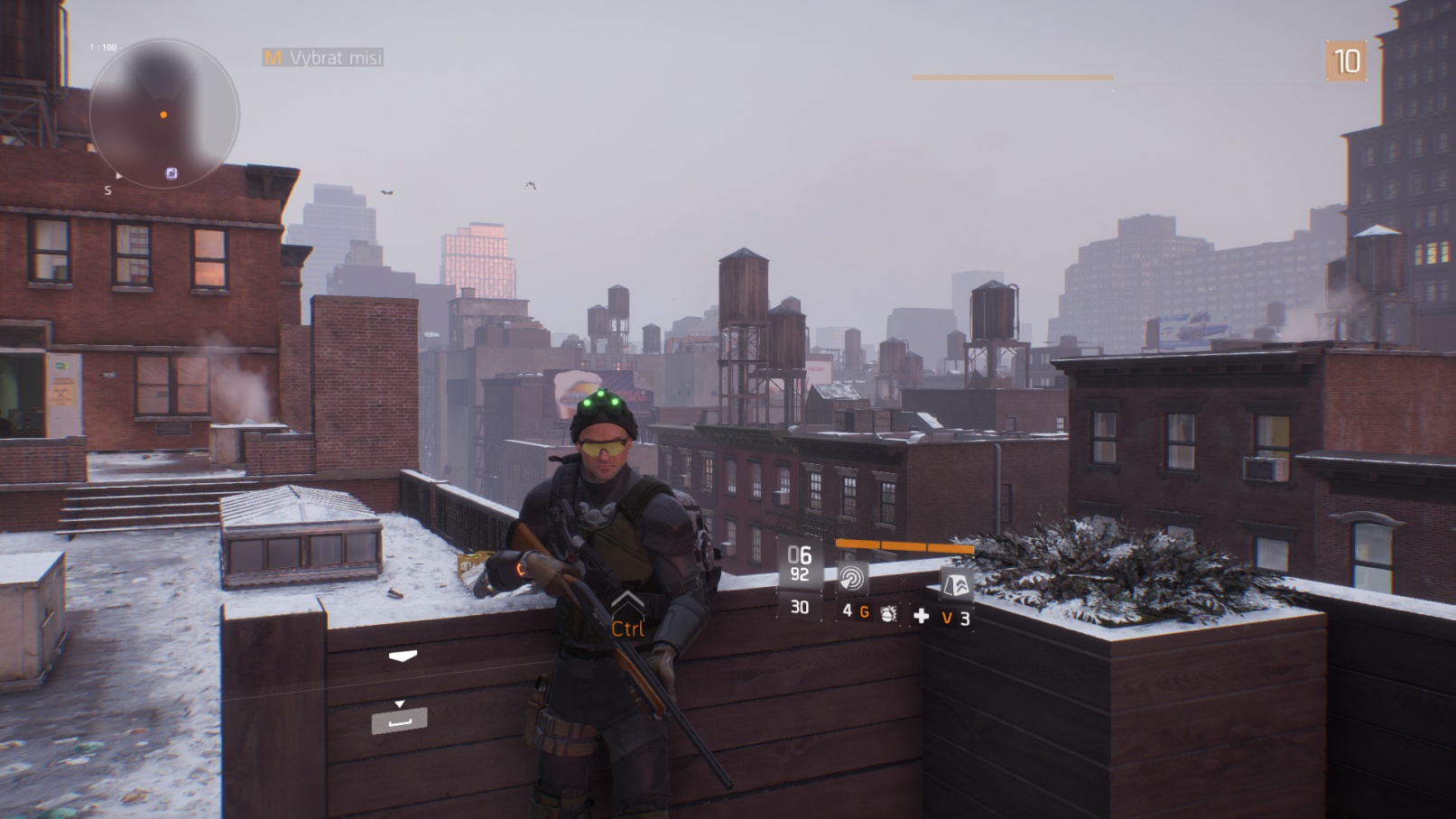This screenshot has width=1456, height=819.
Task: Click the orange level 10 badge
Action: (x=1346, y=61)
